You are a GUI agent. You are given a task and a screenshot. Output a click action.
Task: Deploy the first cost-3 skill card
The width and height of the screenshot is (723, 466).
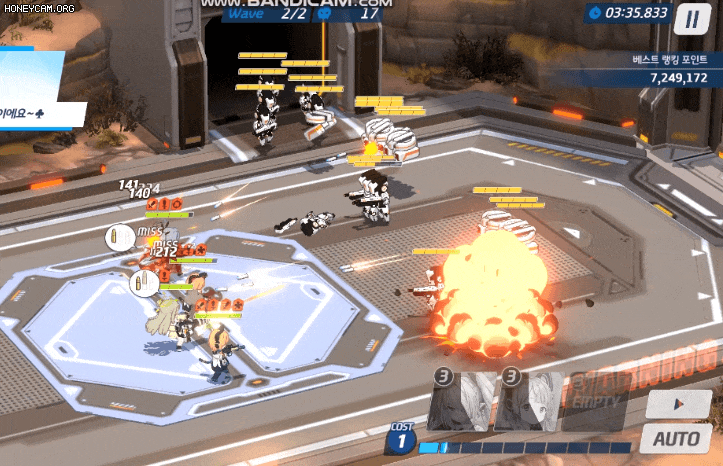pyautogui.click(x=462, y=402)
